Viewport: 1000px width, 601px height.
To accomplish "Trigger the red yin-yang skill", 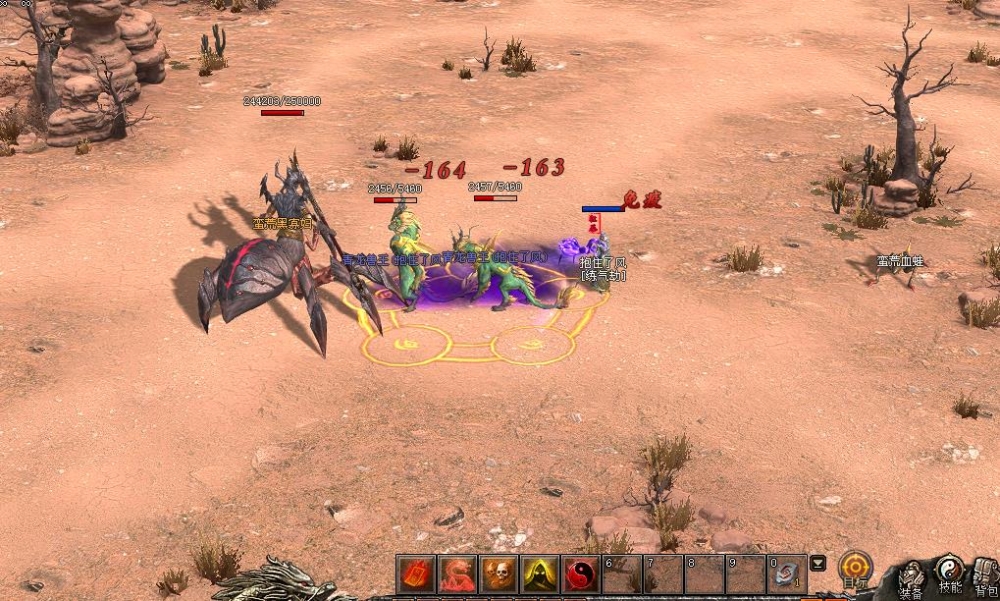I will coord(580,575).
